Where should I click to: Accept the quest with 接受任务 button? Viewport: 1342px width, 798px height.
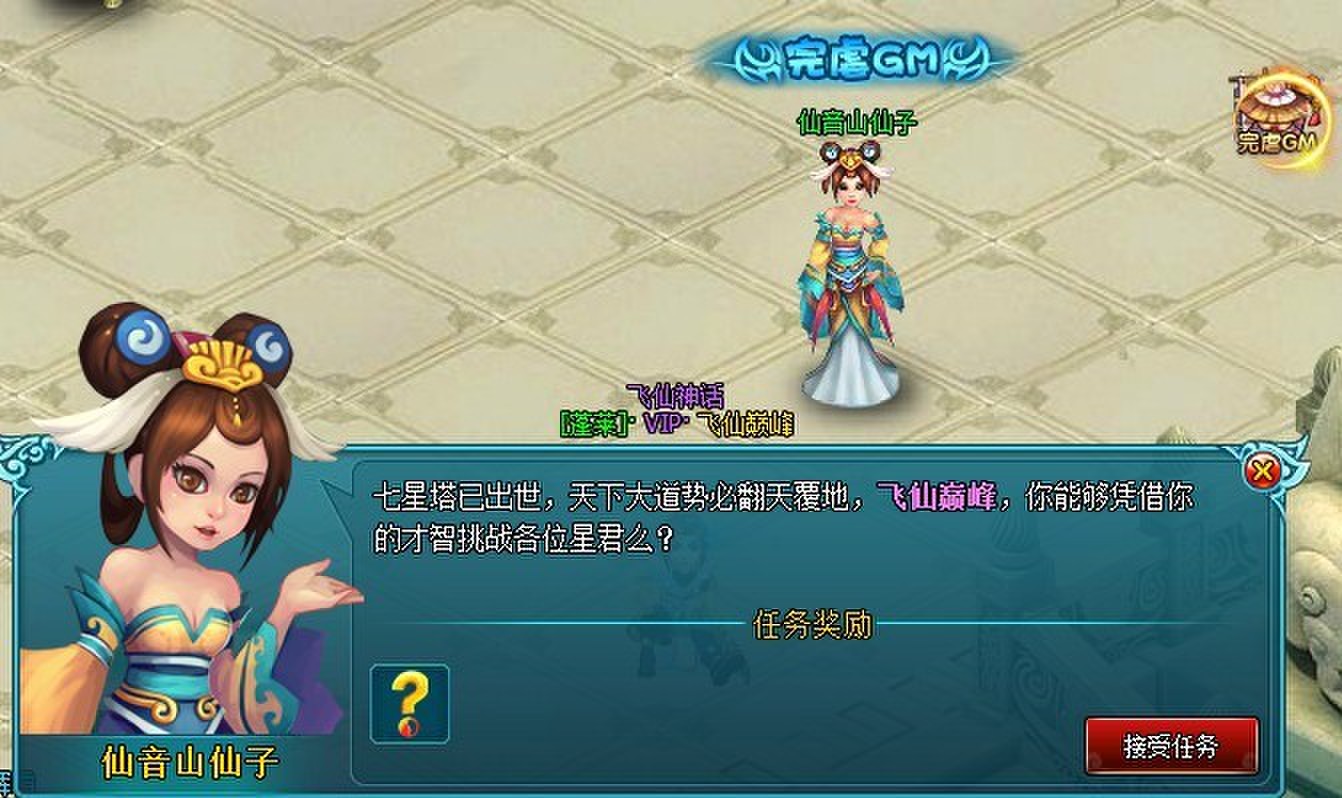coord(1171,745)
